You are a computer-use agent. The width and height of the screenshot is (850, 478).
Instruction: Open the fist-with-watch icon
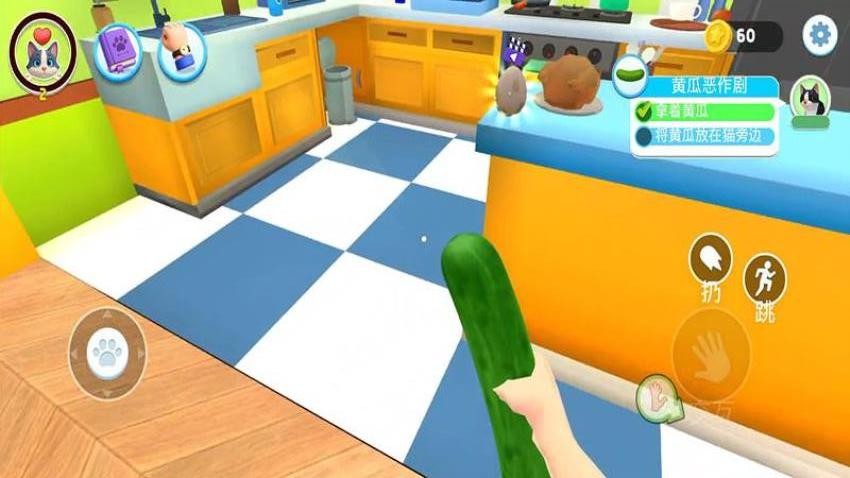(x=181, y=48)
